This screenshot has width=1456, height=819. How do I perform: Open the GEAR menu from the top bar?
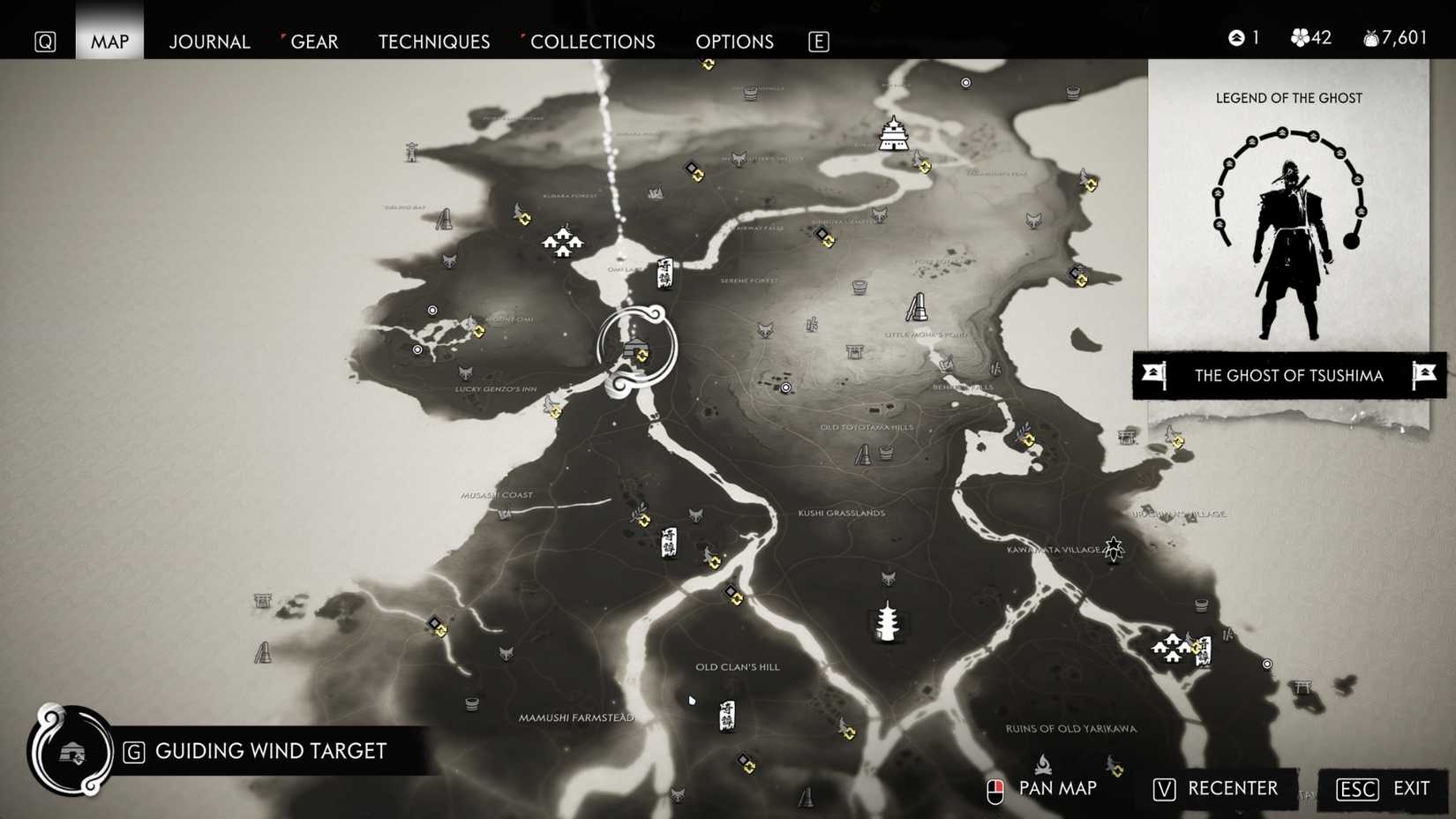coord(314,41)
